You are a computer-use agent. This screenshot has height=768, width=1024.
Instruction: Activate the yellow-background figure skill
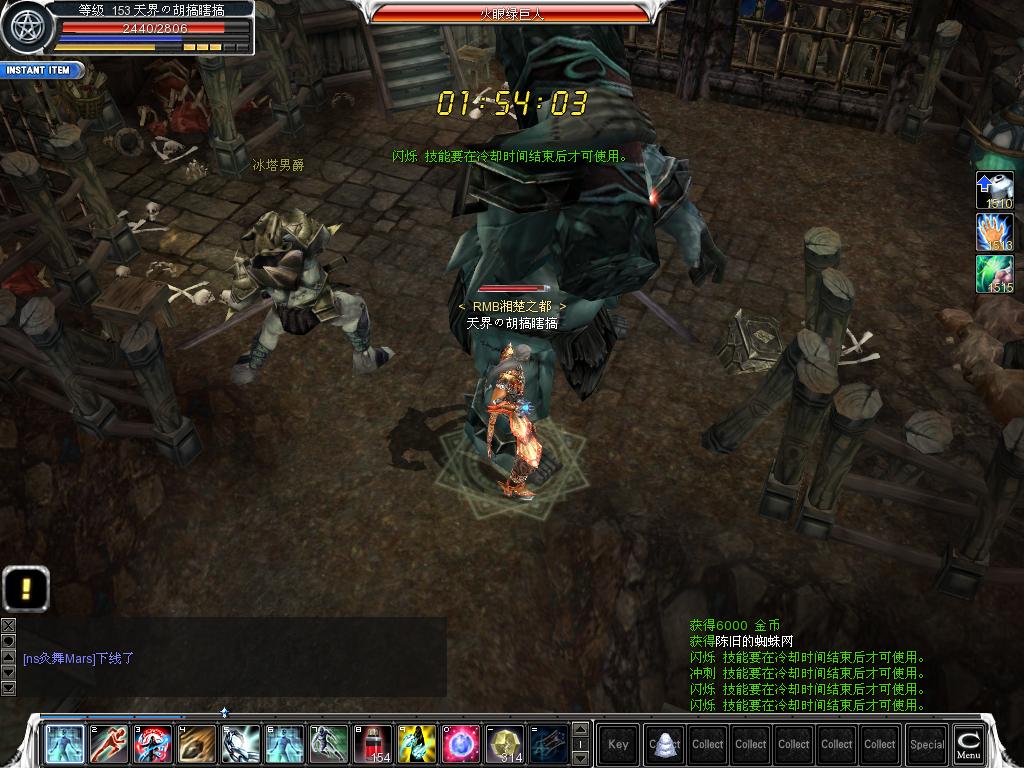coord(417,744)
